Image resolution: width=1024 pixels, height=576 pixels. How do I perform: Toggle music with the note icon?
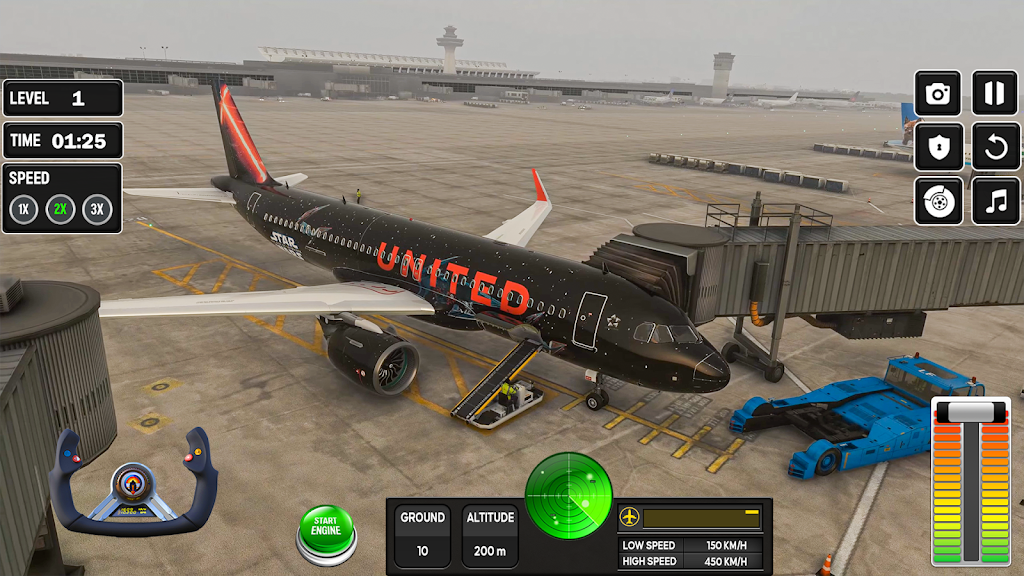tap(996, 201)
